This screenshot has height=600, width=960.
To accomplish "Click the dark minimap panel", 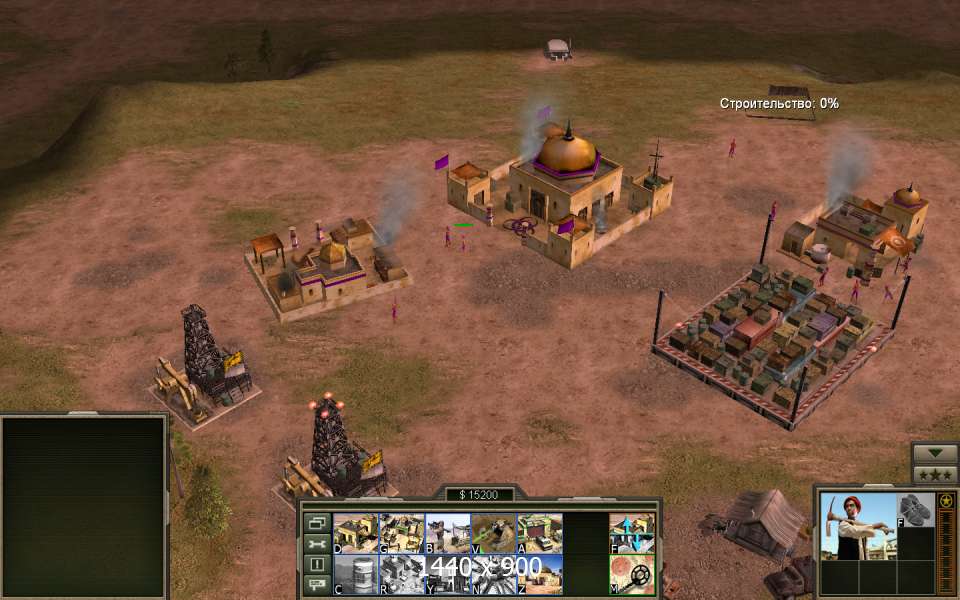I will pyautogui.click(x=84, y=506).
